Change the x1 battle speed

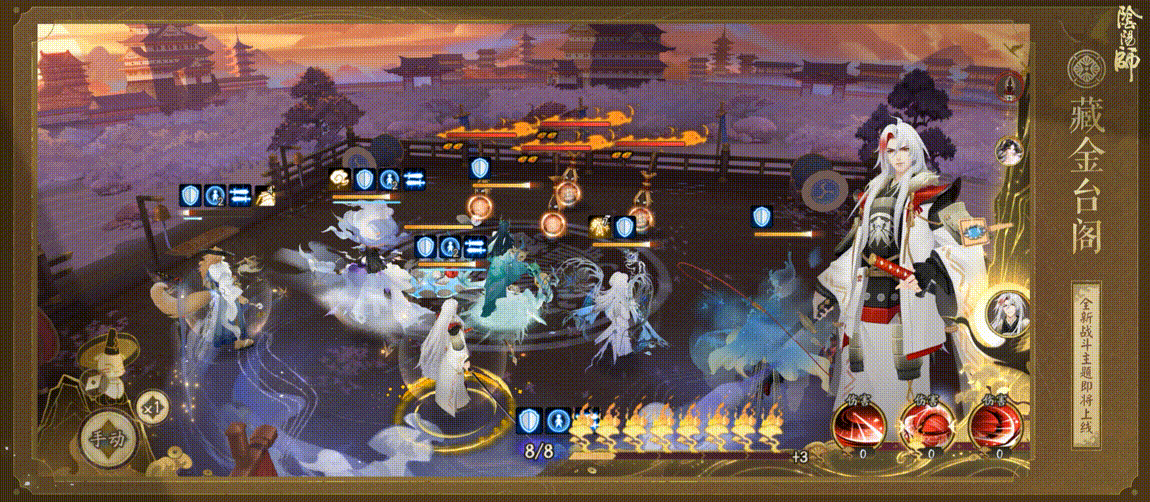151,407
